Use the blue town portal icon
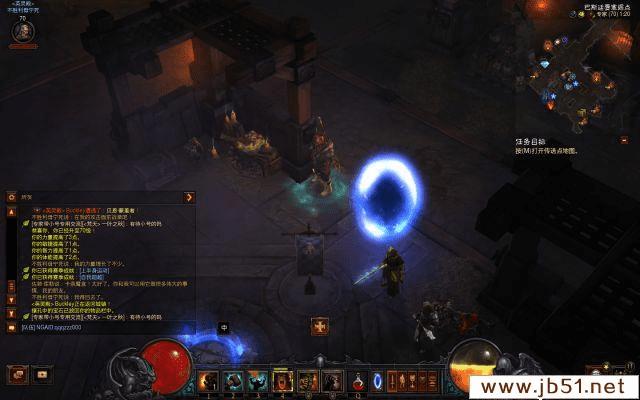 coord(377,381)
